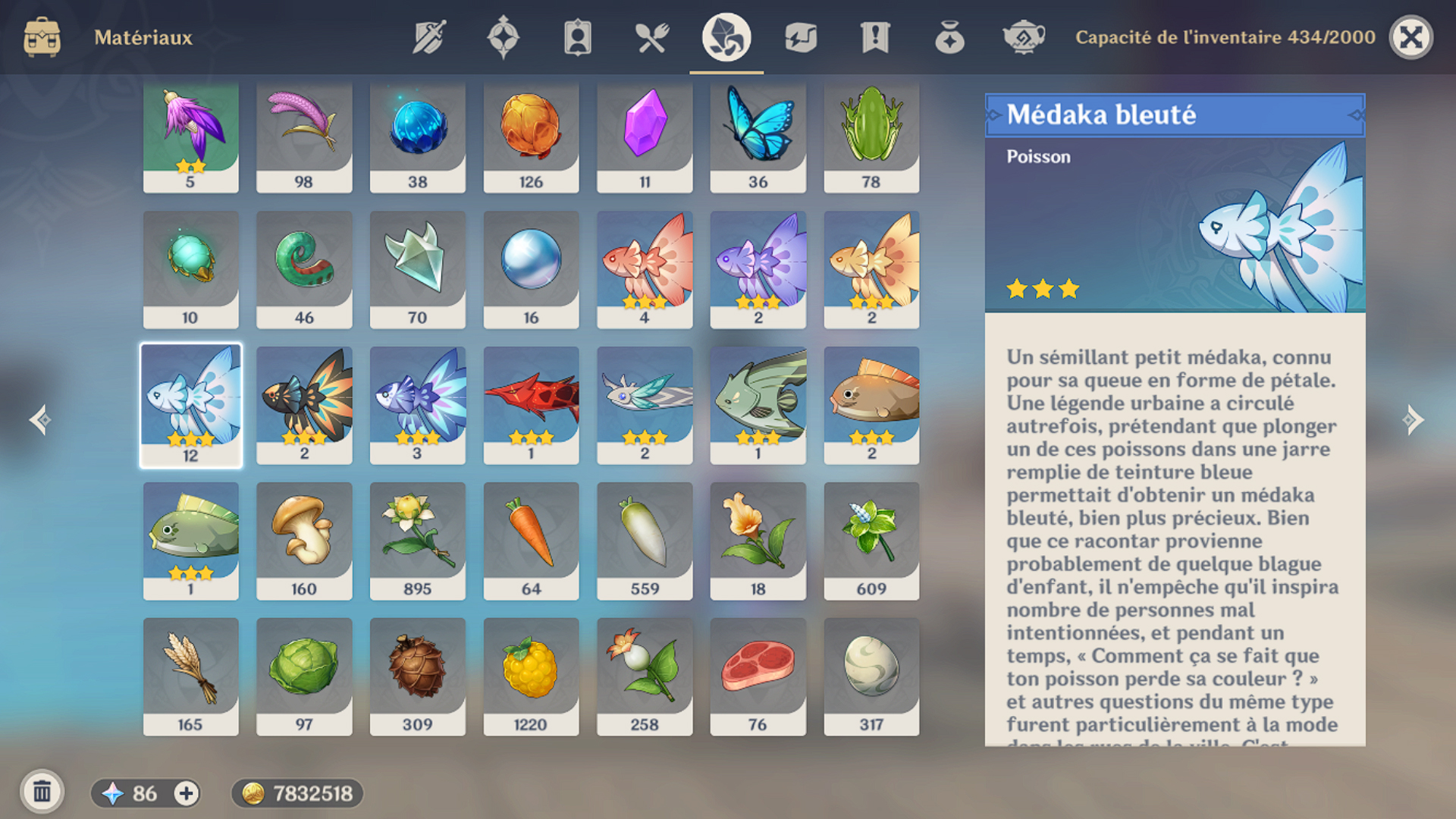This screenshot has height=819, width=1456.
Task: Choose the pinecone stack of 309
Action: click(417, 676)
